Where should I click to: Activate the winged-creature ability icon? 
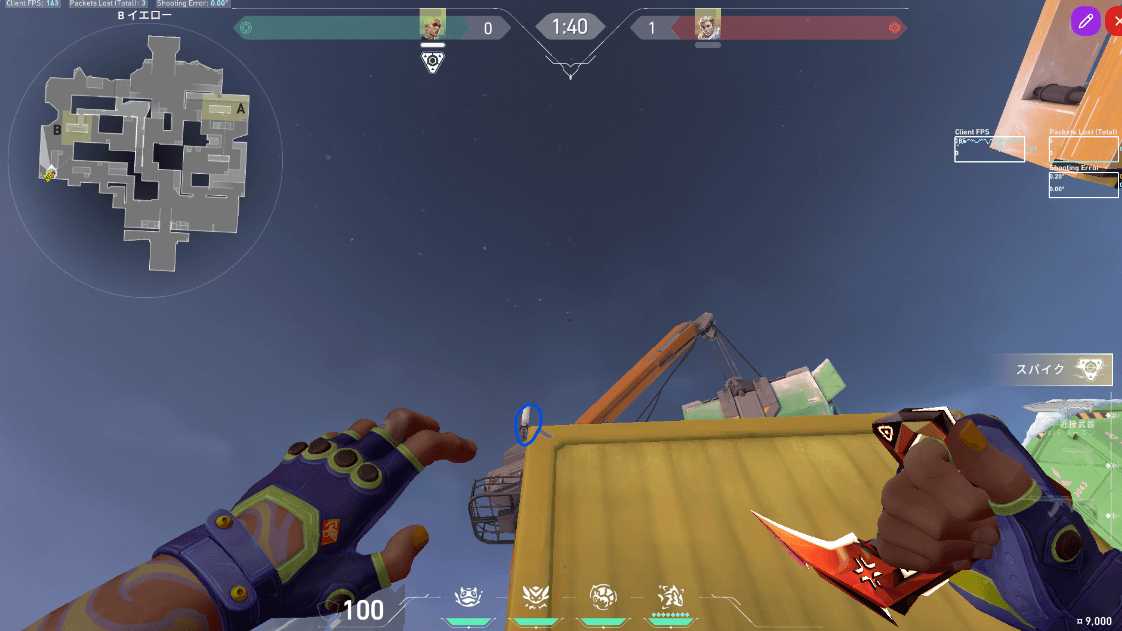click(x=533, y=597)
